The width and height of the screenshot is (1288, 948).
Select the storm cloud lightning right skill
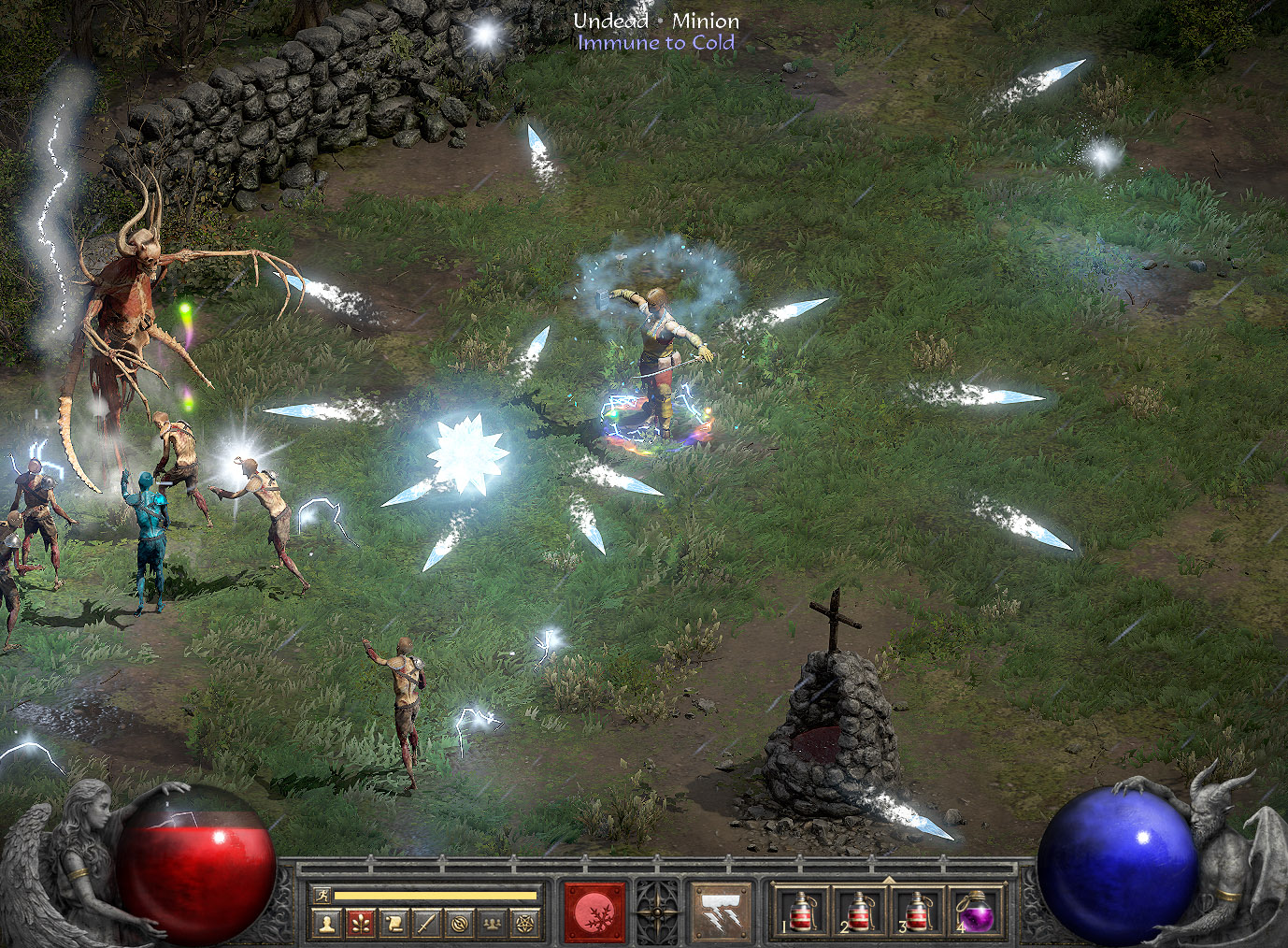(721, 912)
